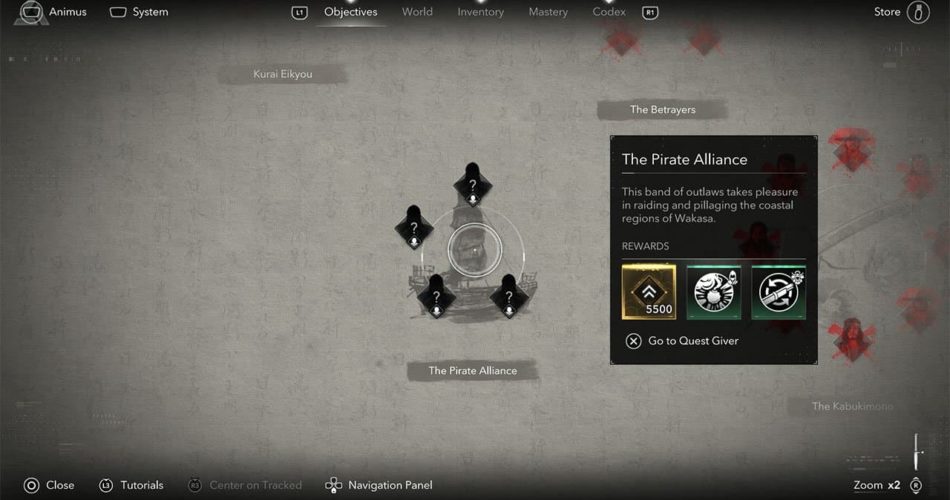Choose The Kabukimono group label
The height and width of the screenshot is (500, 950).
852,406
